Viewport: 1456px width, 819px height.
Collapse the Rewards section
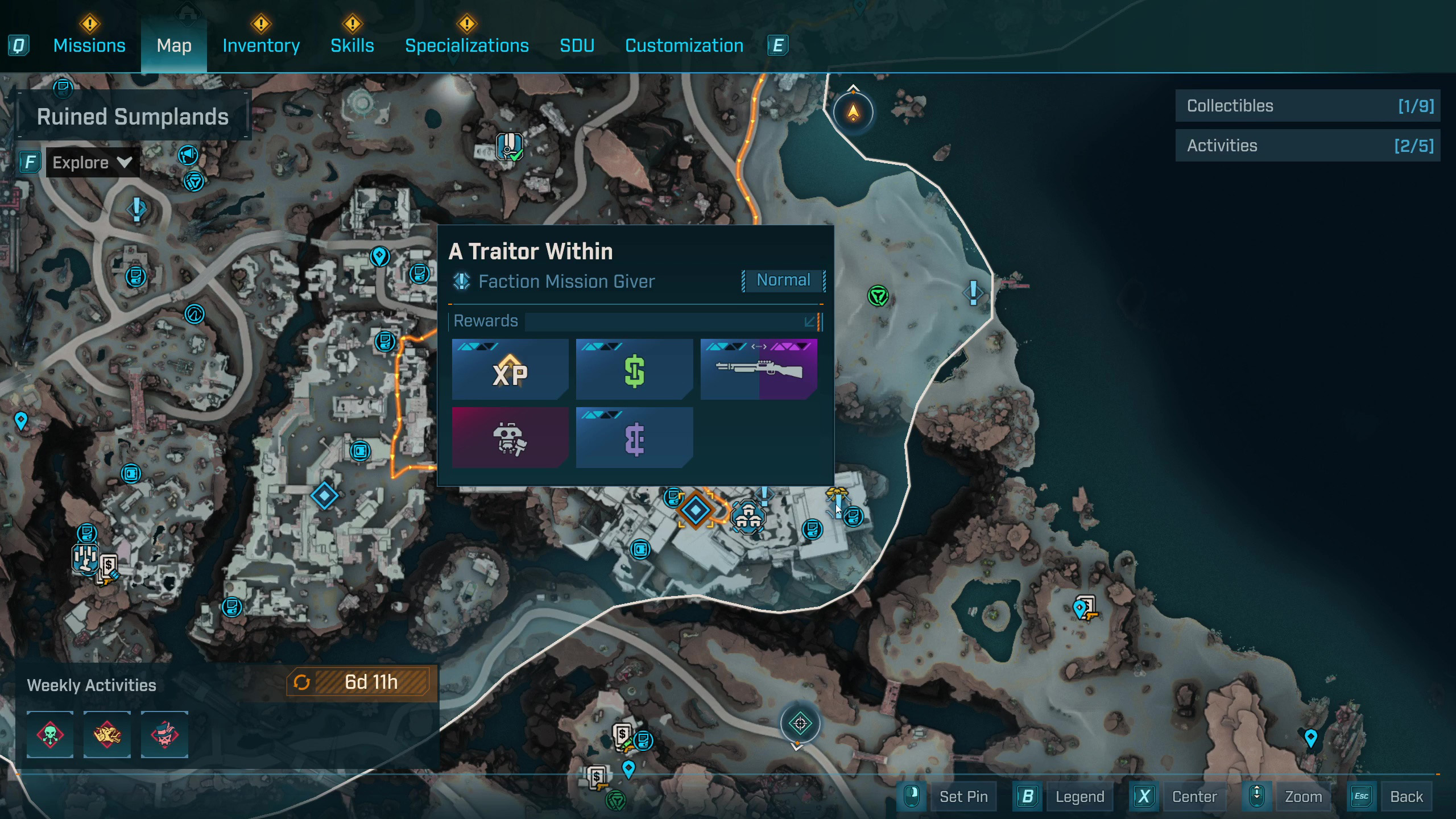[x=810, y=322]
